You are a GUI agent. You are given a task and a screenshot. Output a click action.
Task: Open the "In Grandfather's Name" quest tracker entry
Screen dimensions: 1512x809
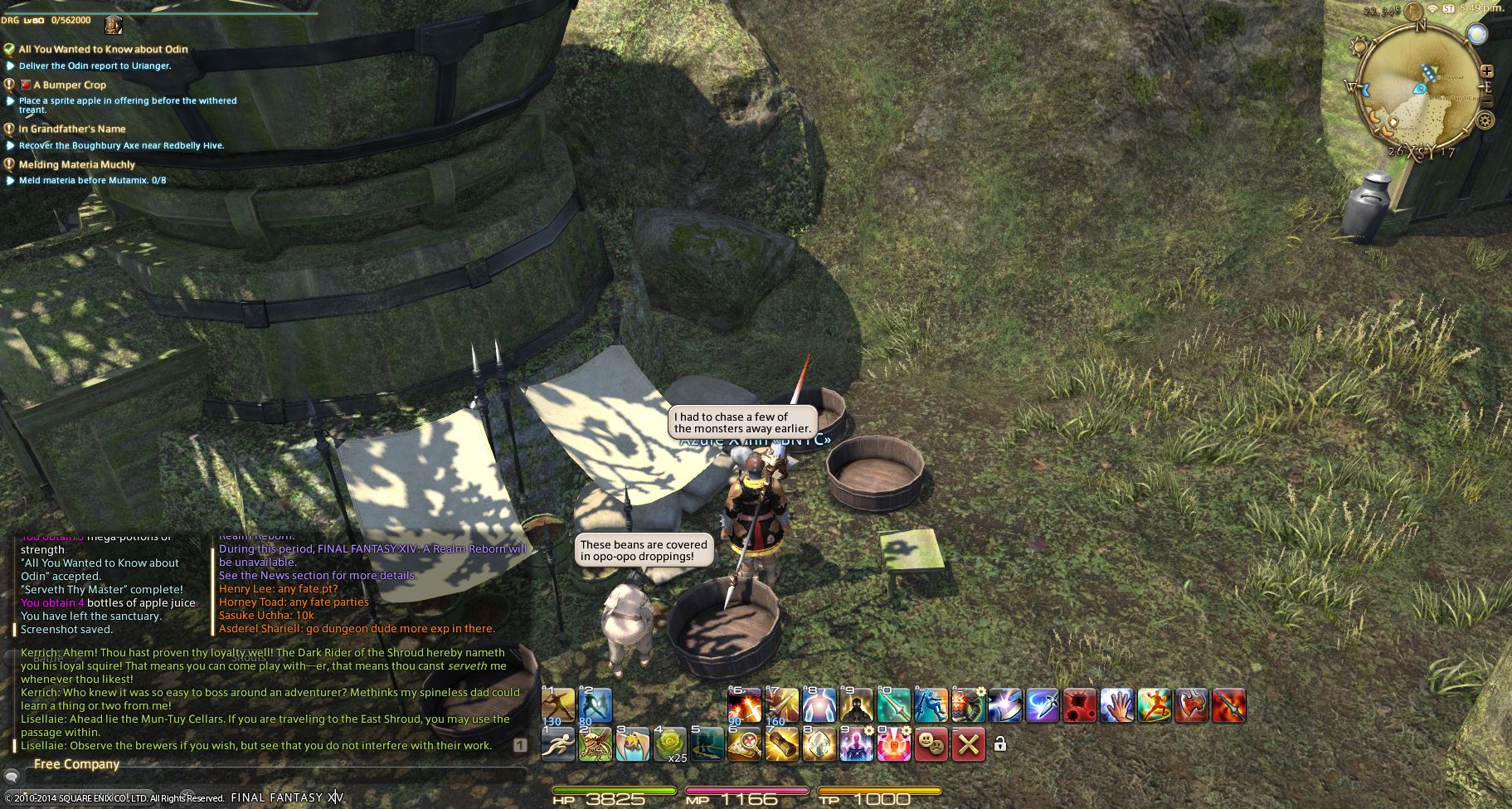tap(72, 129)
